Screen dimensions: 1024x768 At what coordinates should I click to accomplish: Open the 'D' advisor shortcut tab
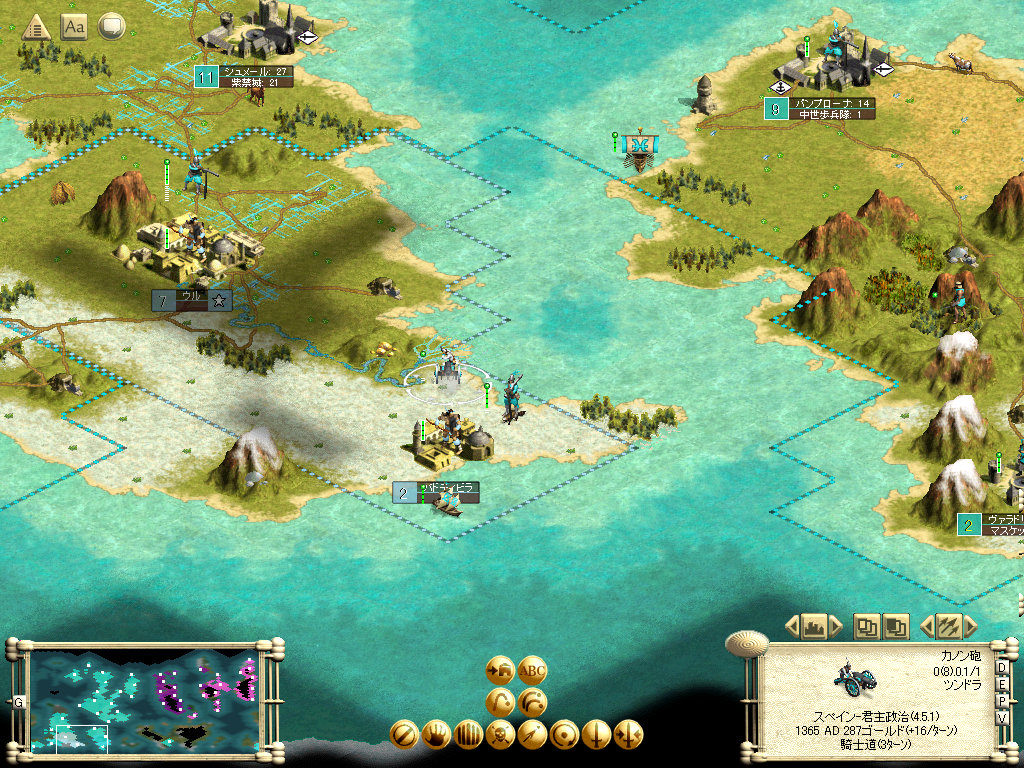(x=1002, y=669)
